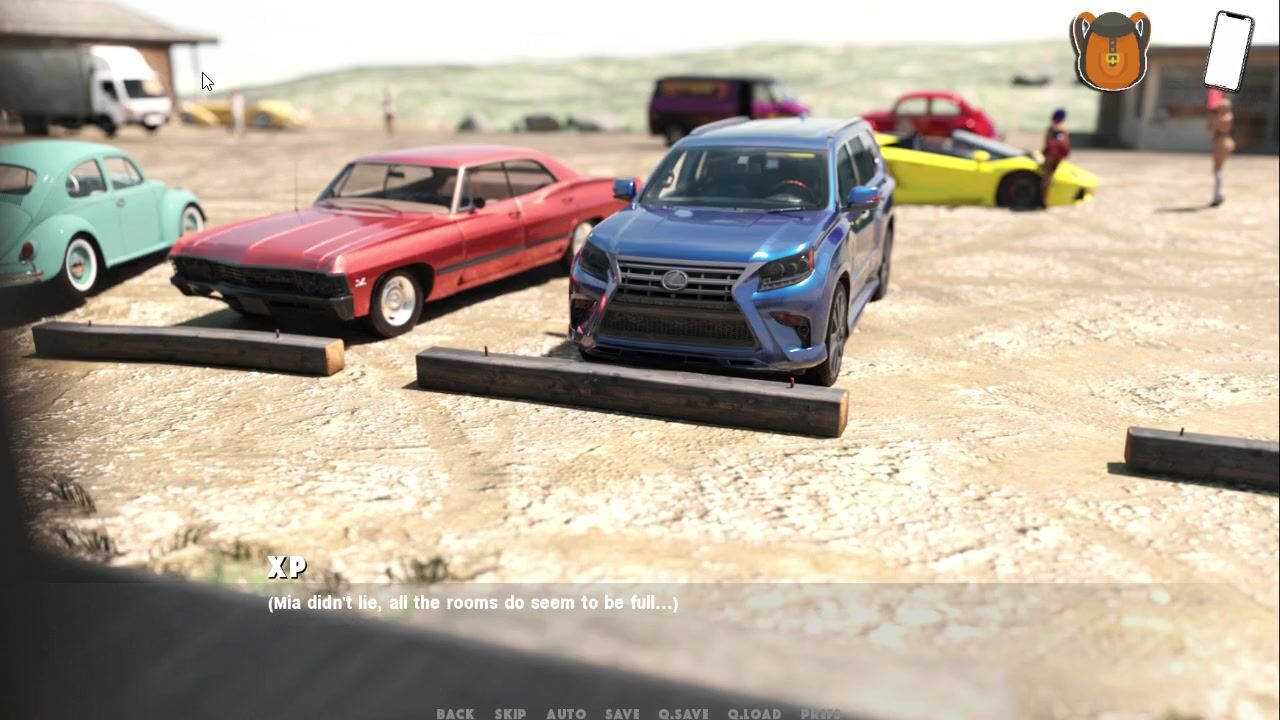
Task: Quick save with Q.SAVE
Action: point(683,713)
